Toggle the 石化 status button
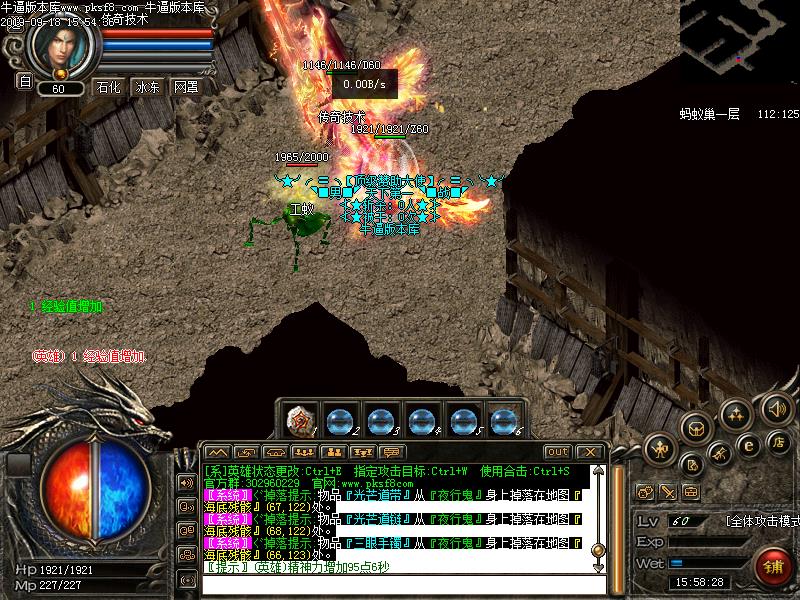This screenshot has height=600, width=800. point(108,87)
